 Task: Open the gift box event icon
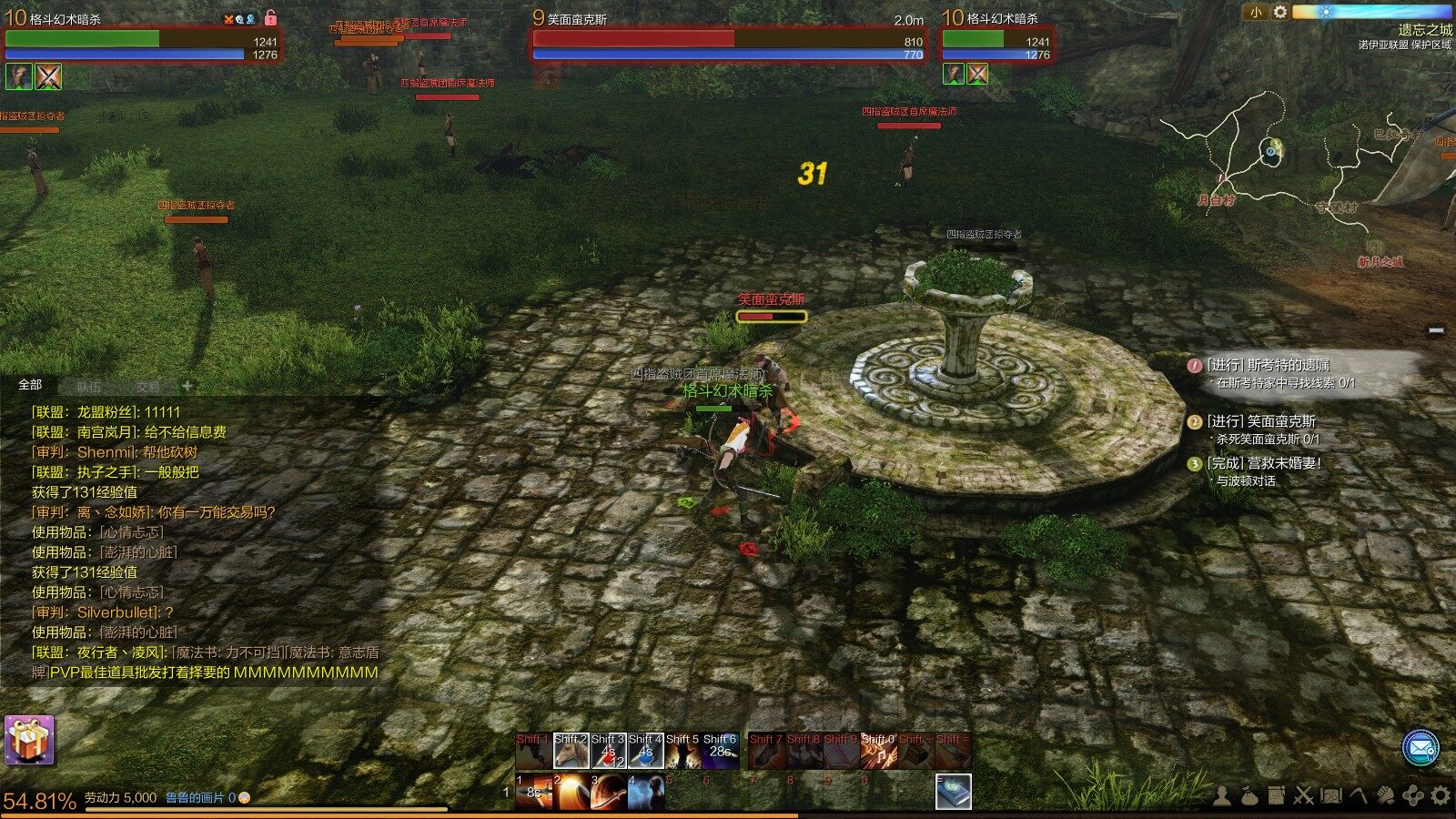coord(29,740)
